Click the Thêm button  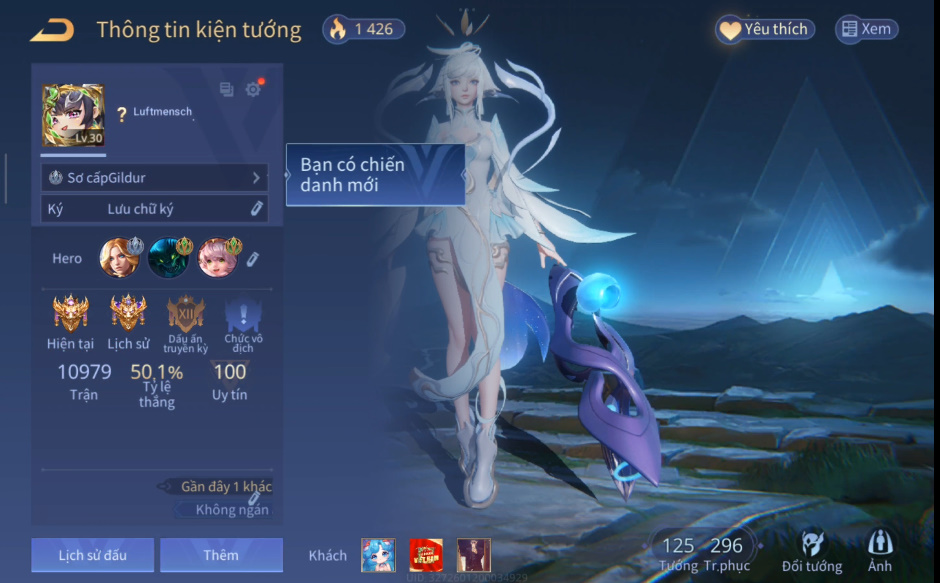(221, 555)
